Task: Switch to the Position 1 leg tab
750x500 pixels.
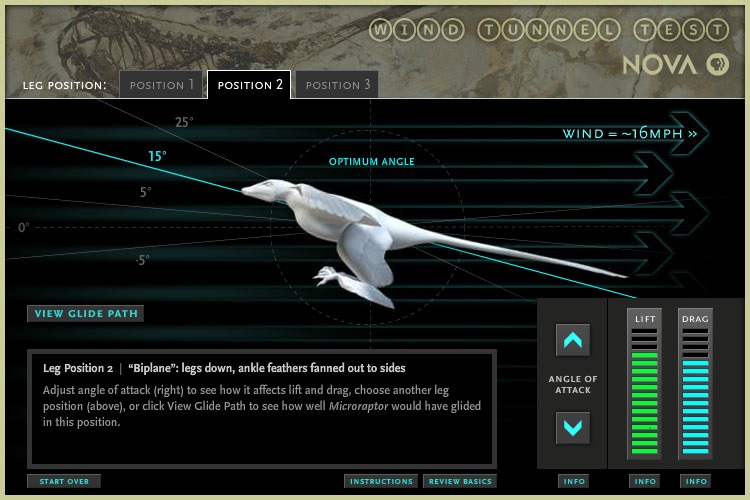Action: (162, 85)
